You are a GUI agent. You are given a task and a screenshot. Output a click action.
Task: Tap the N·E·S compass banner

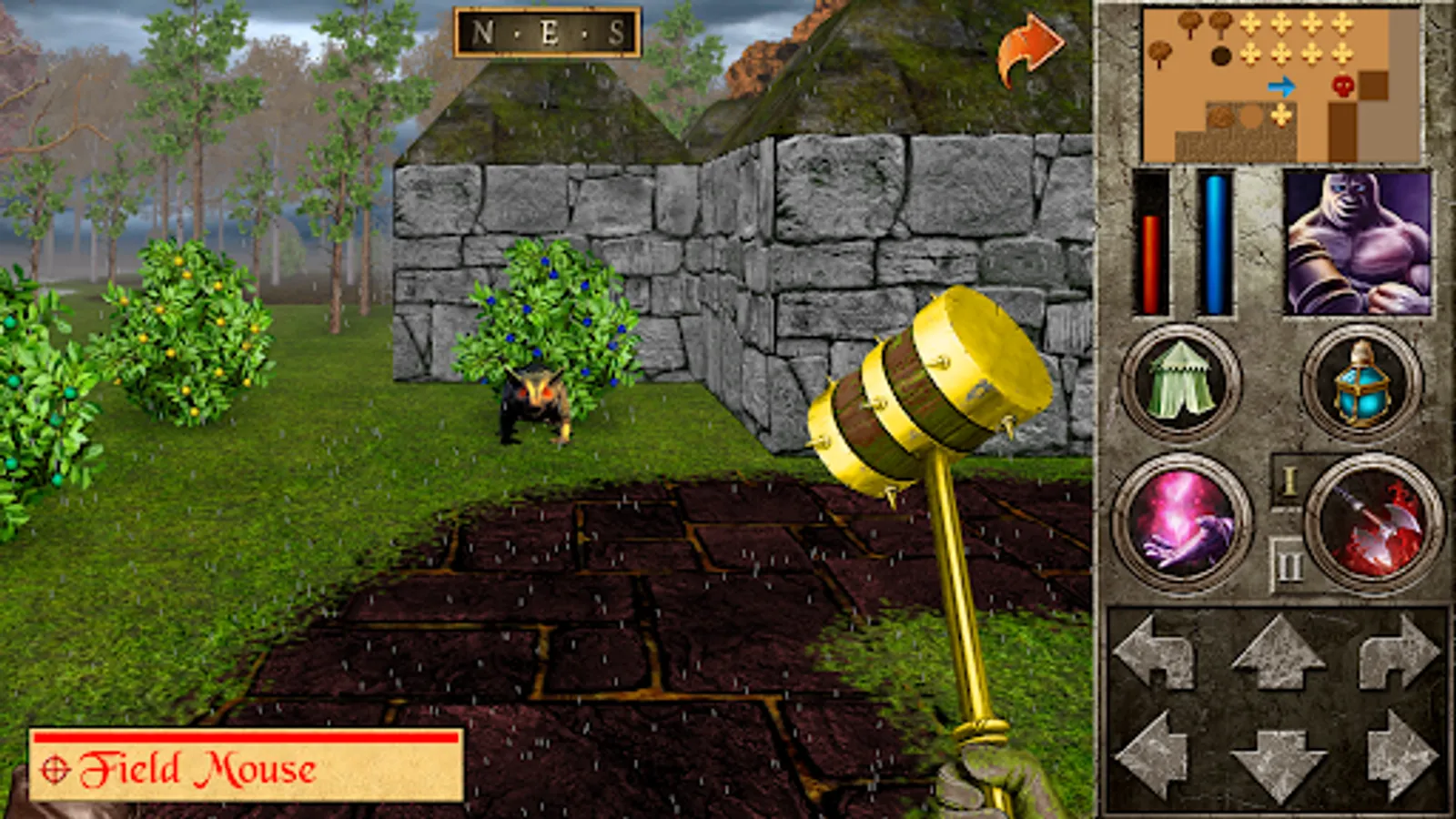click(546, 30)
